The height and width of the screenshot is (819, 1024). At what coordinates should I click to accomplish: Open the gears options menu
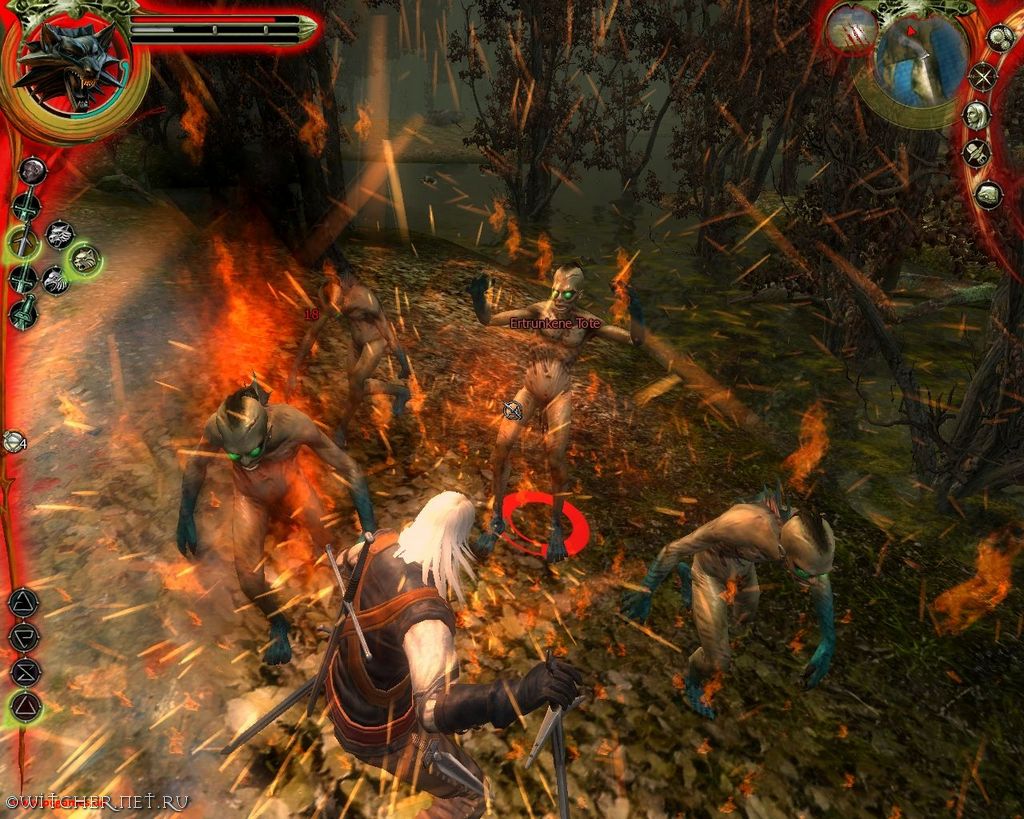[x=999, y=39]
